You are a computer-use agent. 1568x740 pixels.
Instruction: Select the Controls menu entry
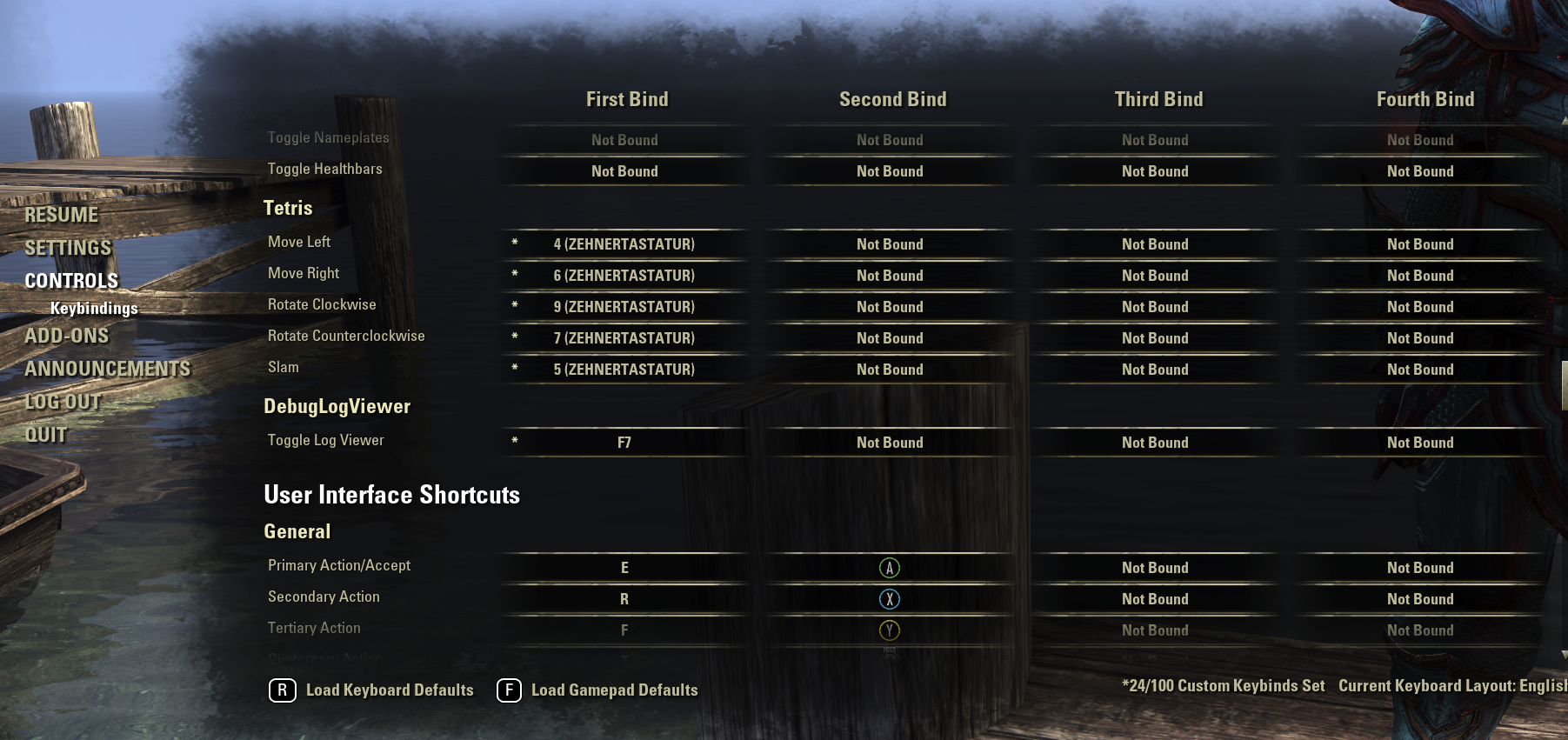point(71,281)
